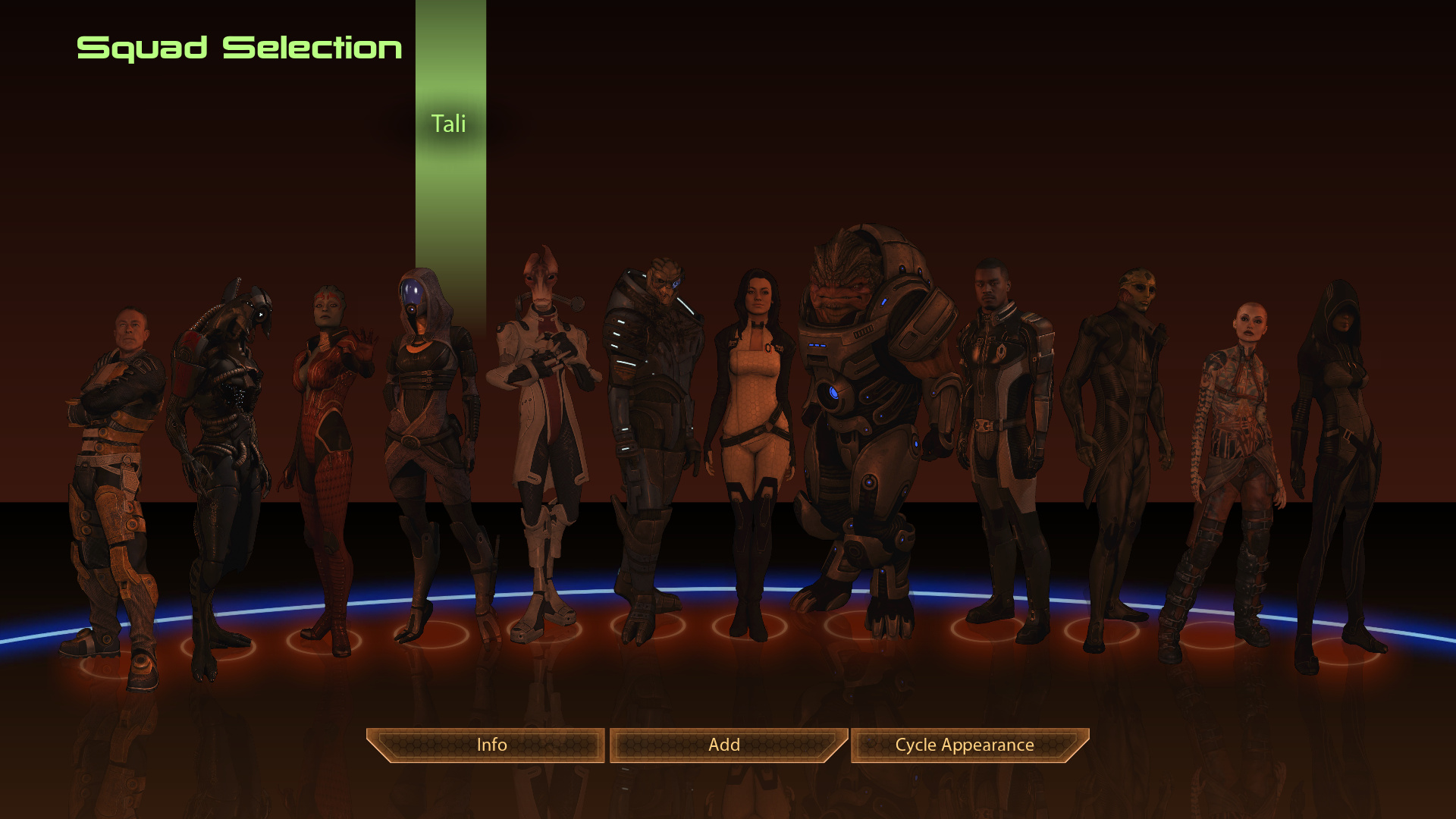
Task: Click the Add button
Action: (x=724, y=745)
